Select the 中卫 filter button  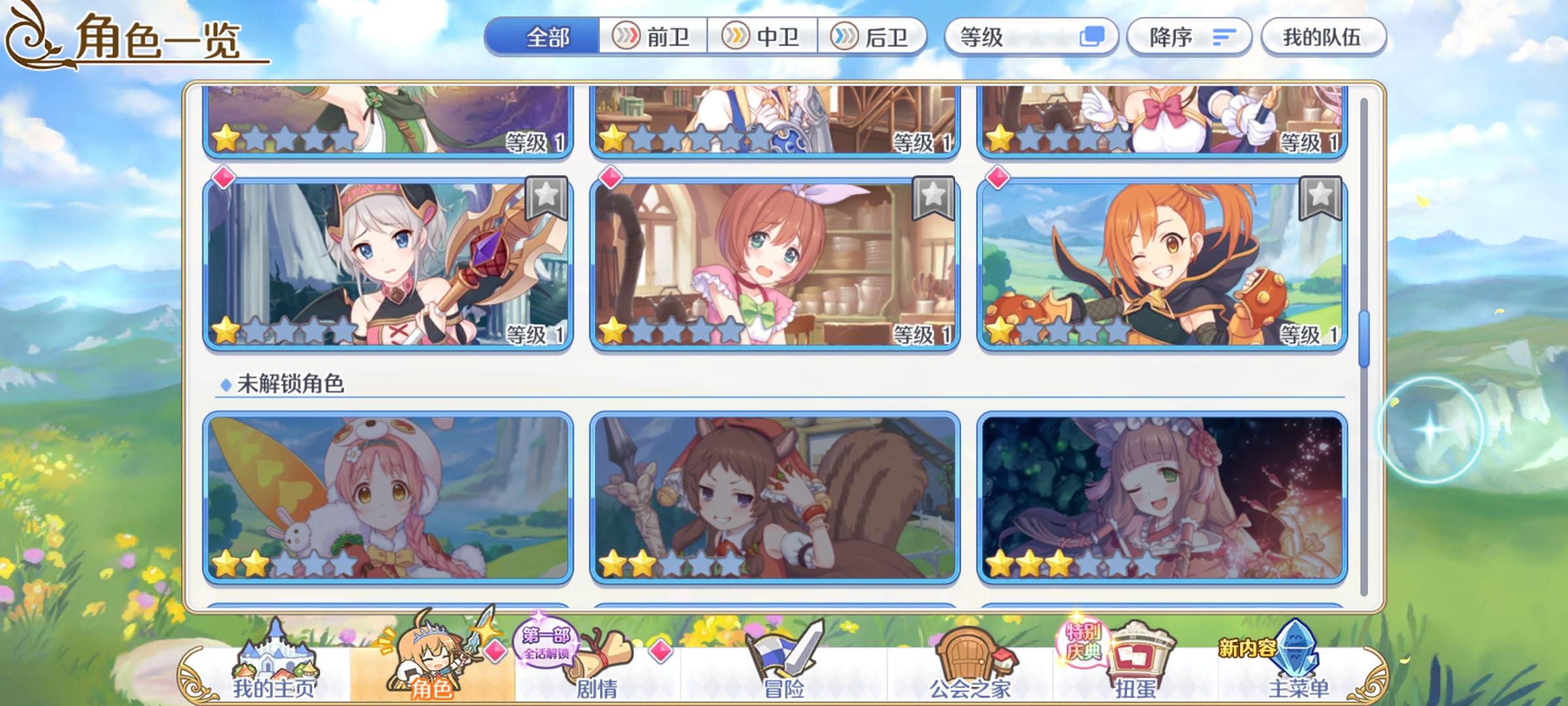[x=764, y=37]
